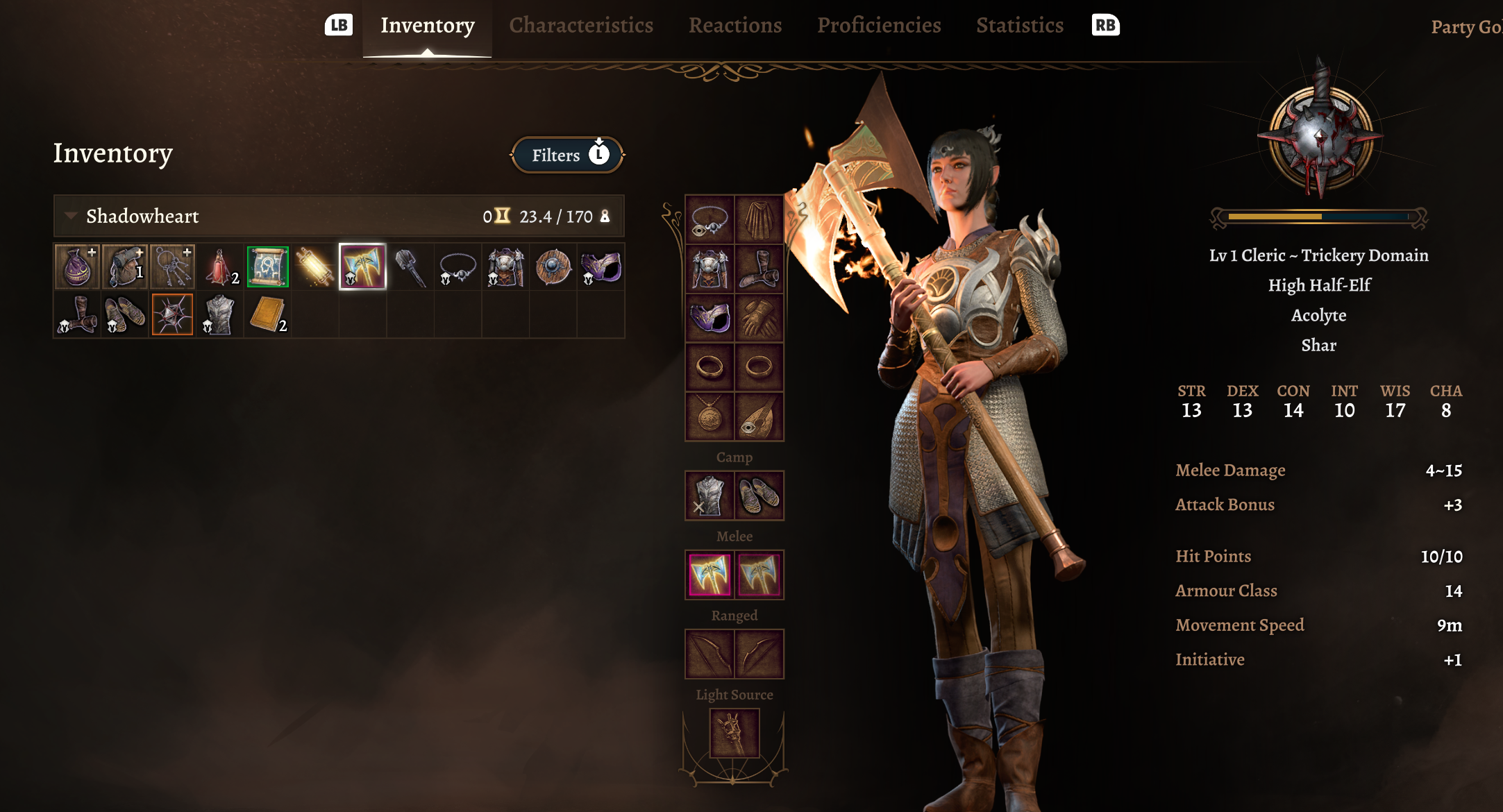The image size is (1503, 812).
Task: Open the inventory Filters button
Action: tap(567, 155)
